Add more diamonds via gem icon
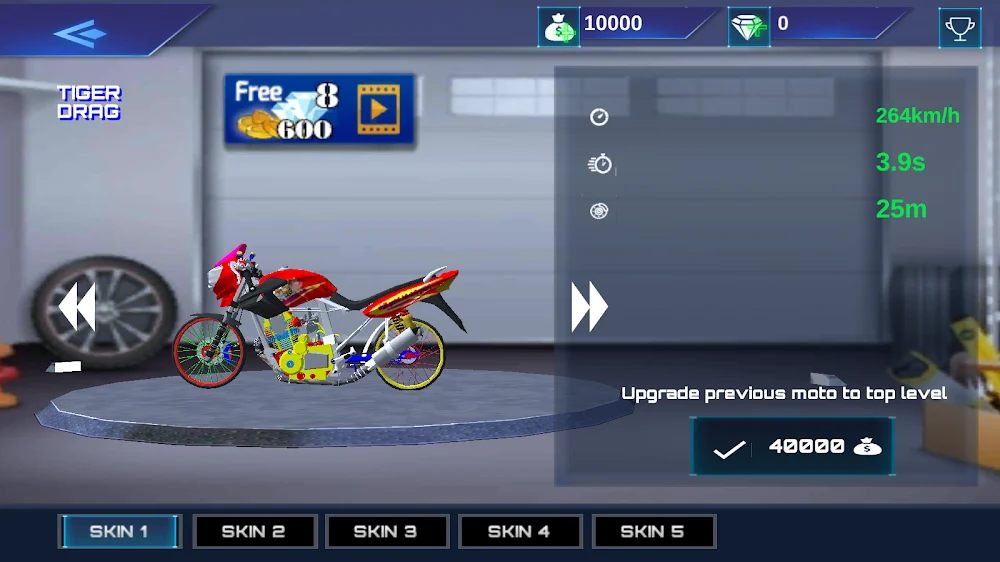The width and height of the screenshot is (1000, 562). (749, 27)
